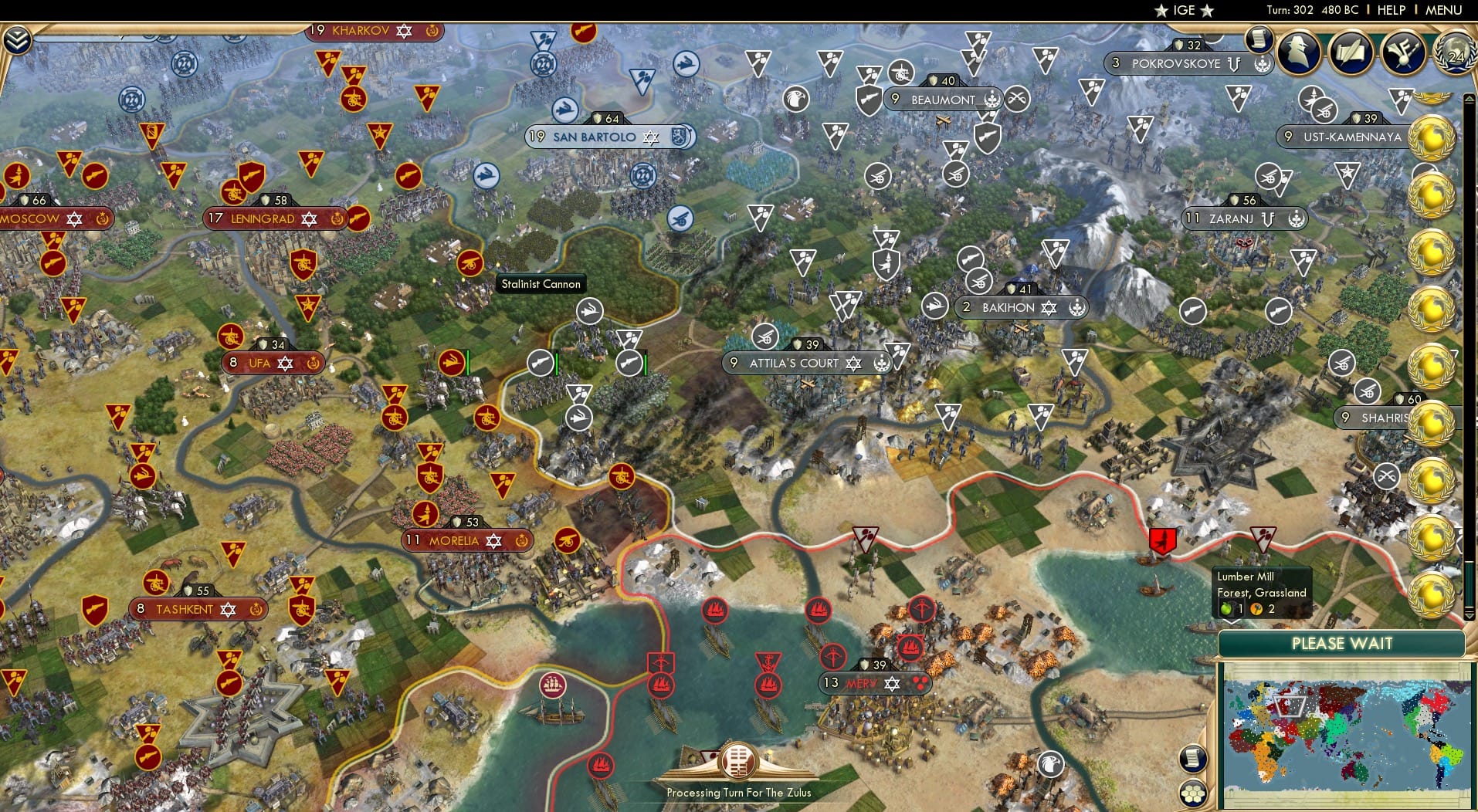Viewport: 1478px width, 812px height.
Task: Open the Diplomacy overview quill-and-scroll icon
Action: [x=1351, y=52]
